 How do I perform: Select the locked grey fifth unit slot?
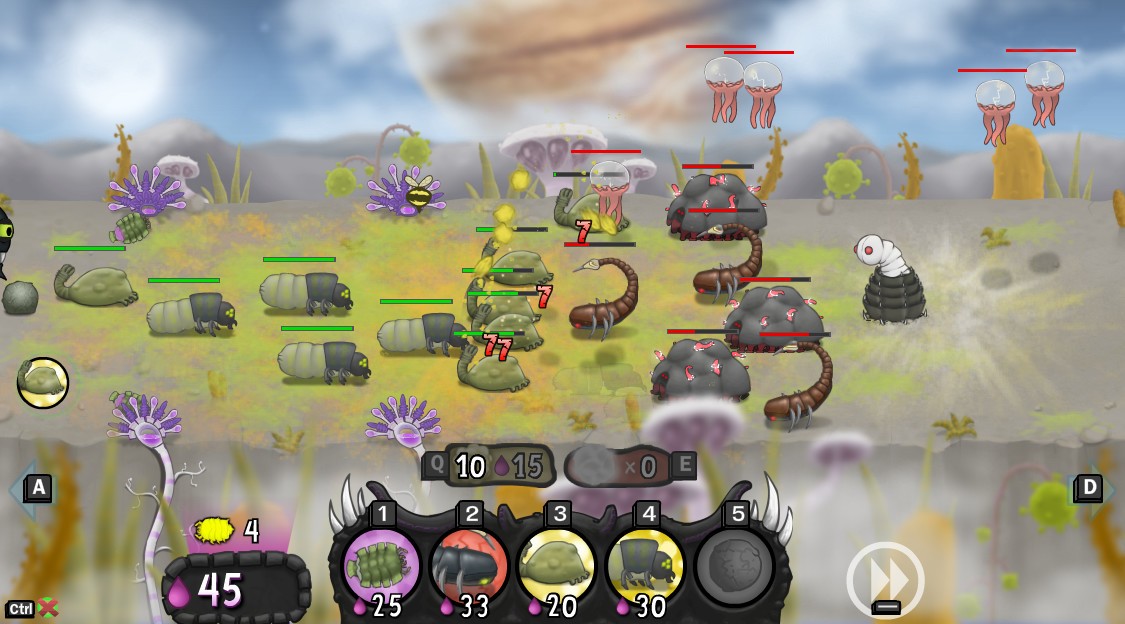point(734,565)
